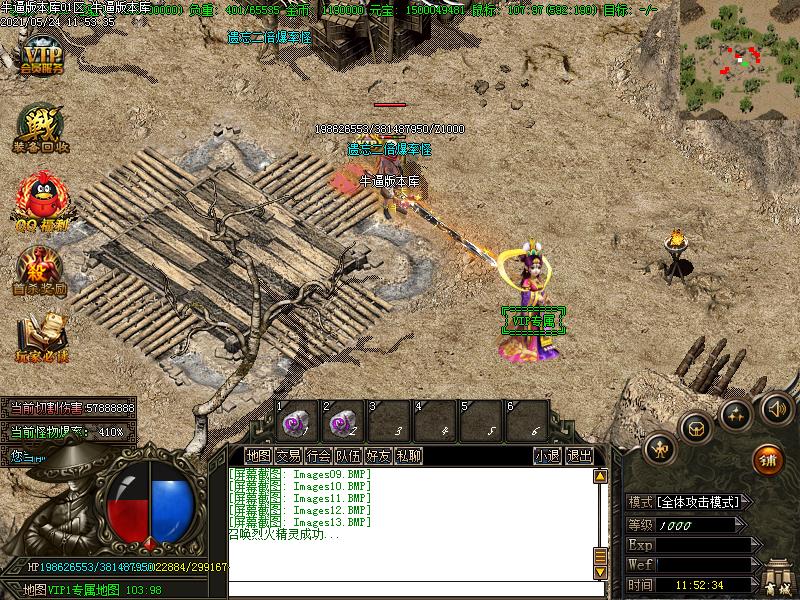The image size is (800, 600).
Task: Open the VIP 会员服务 menu
Action: tap(40, 58)
